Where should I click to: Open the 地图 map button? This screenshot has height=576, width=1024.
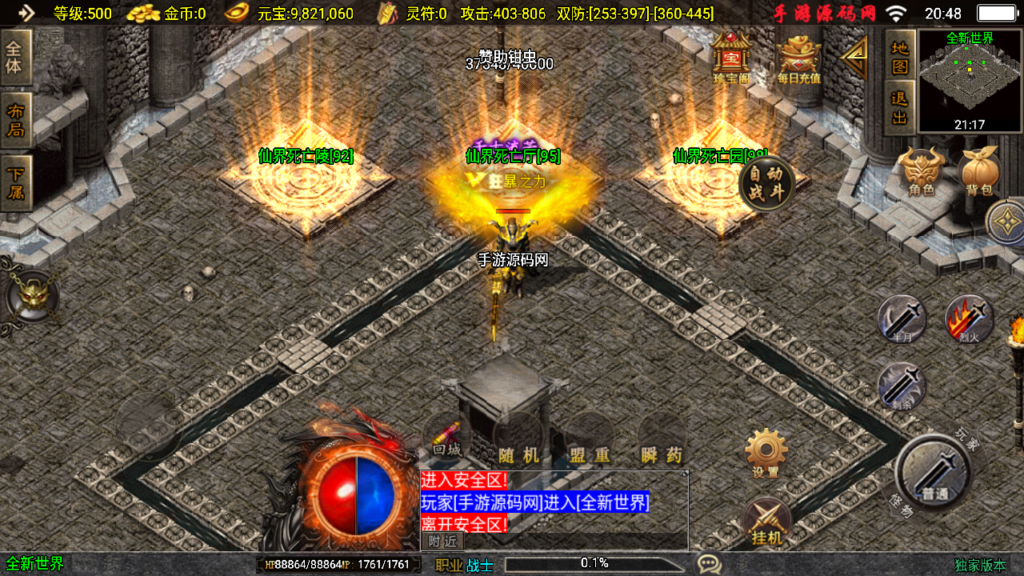pyautogui.click(x=900, y=59)
